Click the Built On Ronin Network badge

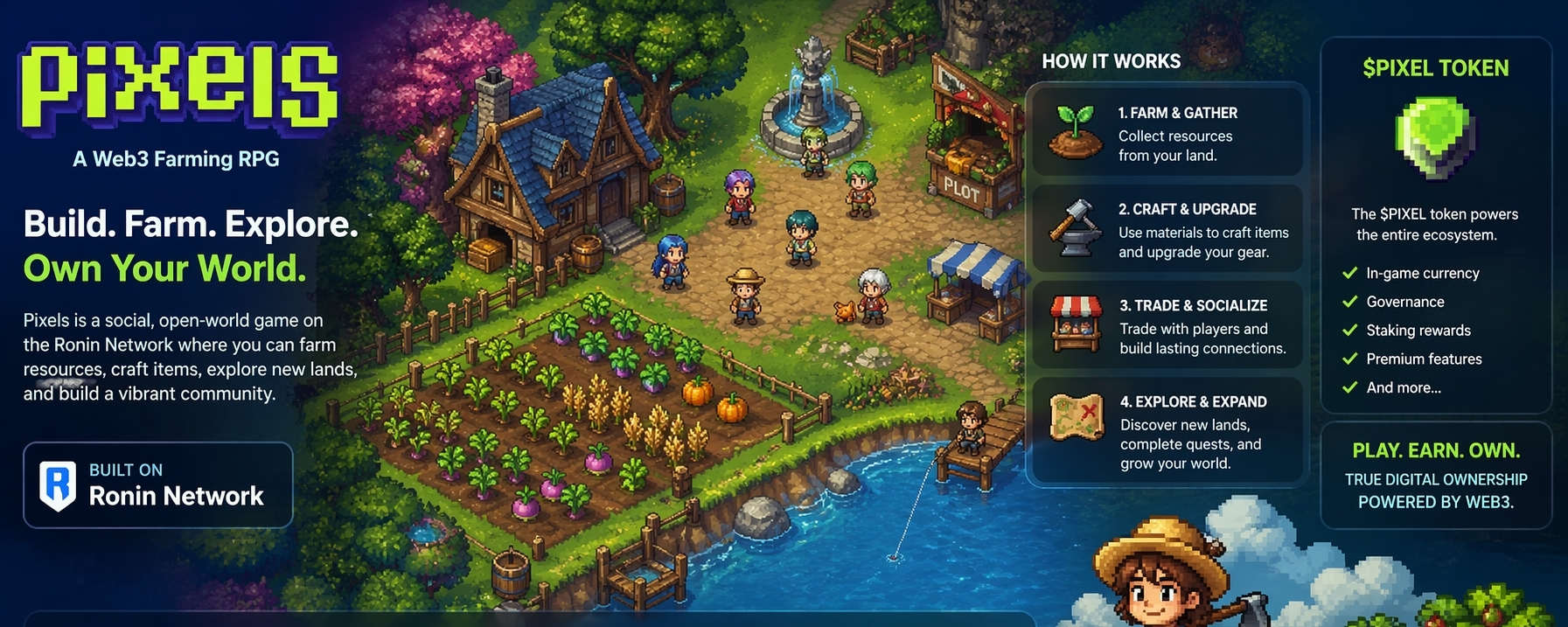coord(158,484)
